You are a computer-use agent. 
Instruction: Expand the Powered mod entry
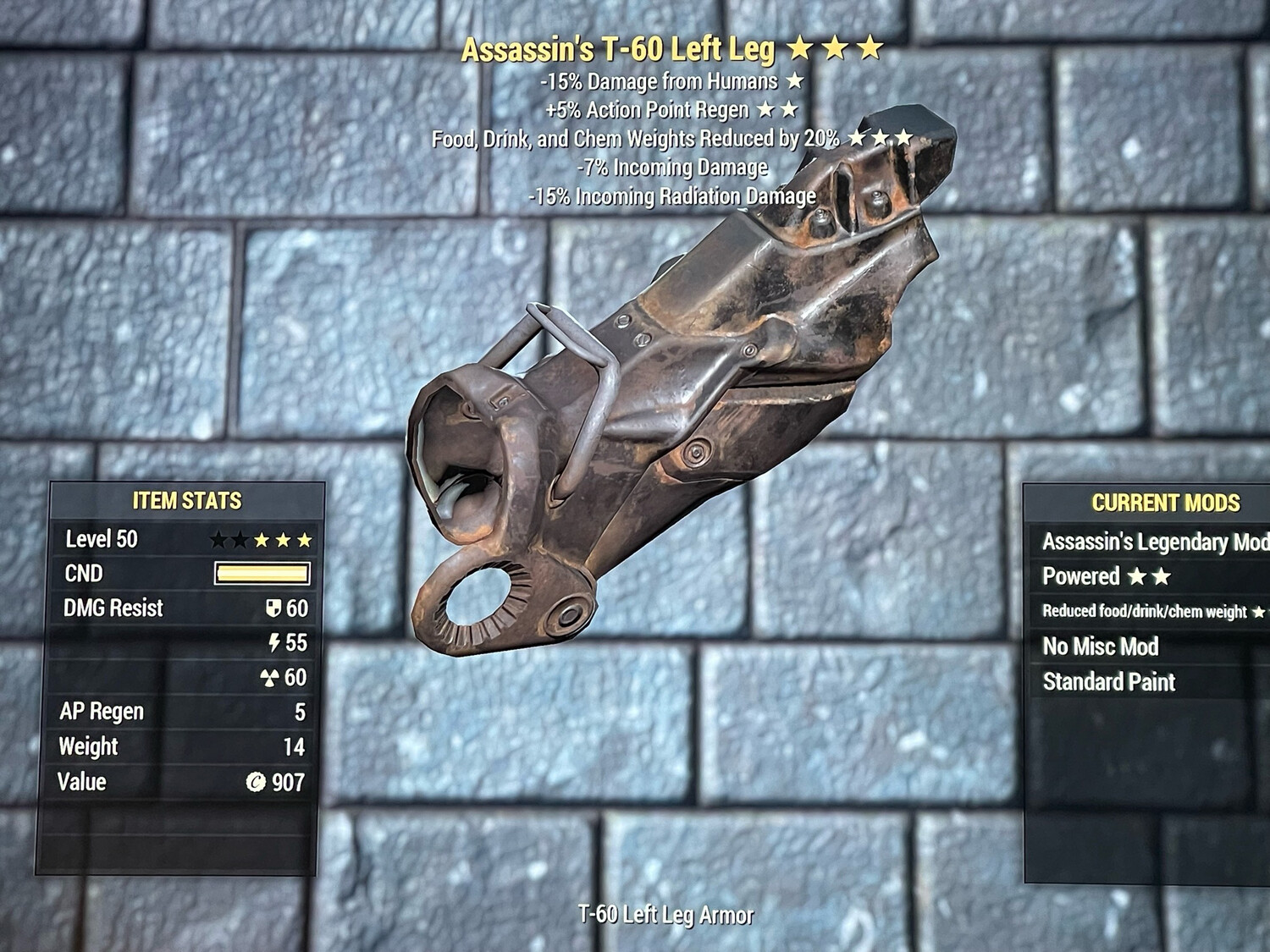point(1082,577)
